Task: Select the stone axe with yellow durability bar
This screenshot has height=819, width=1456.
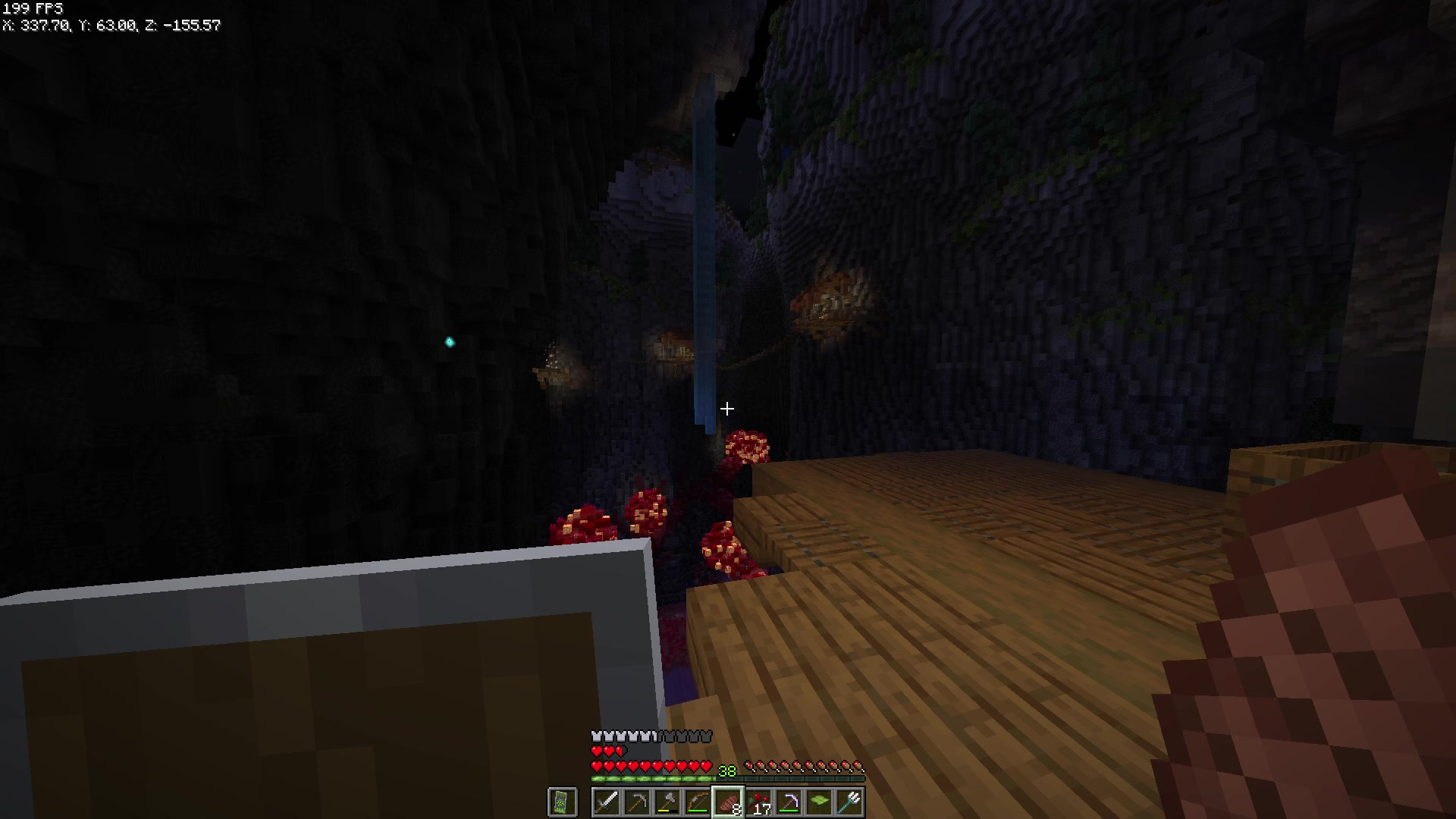Action: pyautogui.click(x=666, y=800)
